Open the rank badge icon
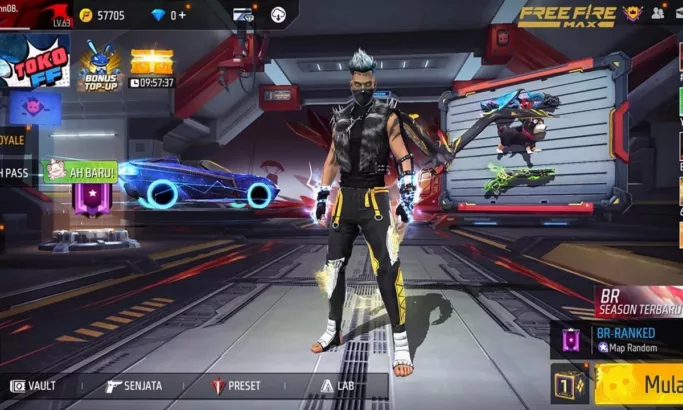Screen dimensions: 683x410 coord(631,14)
